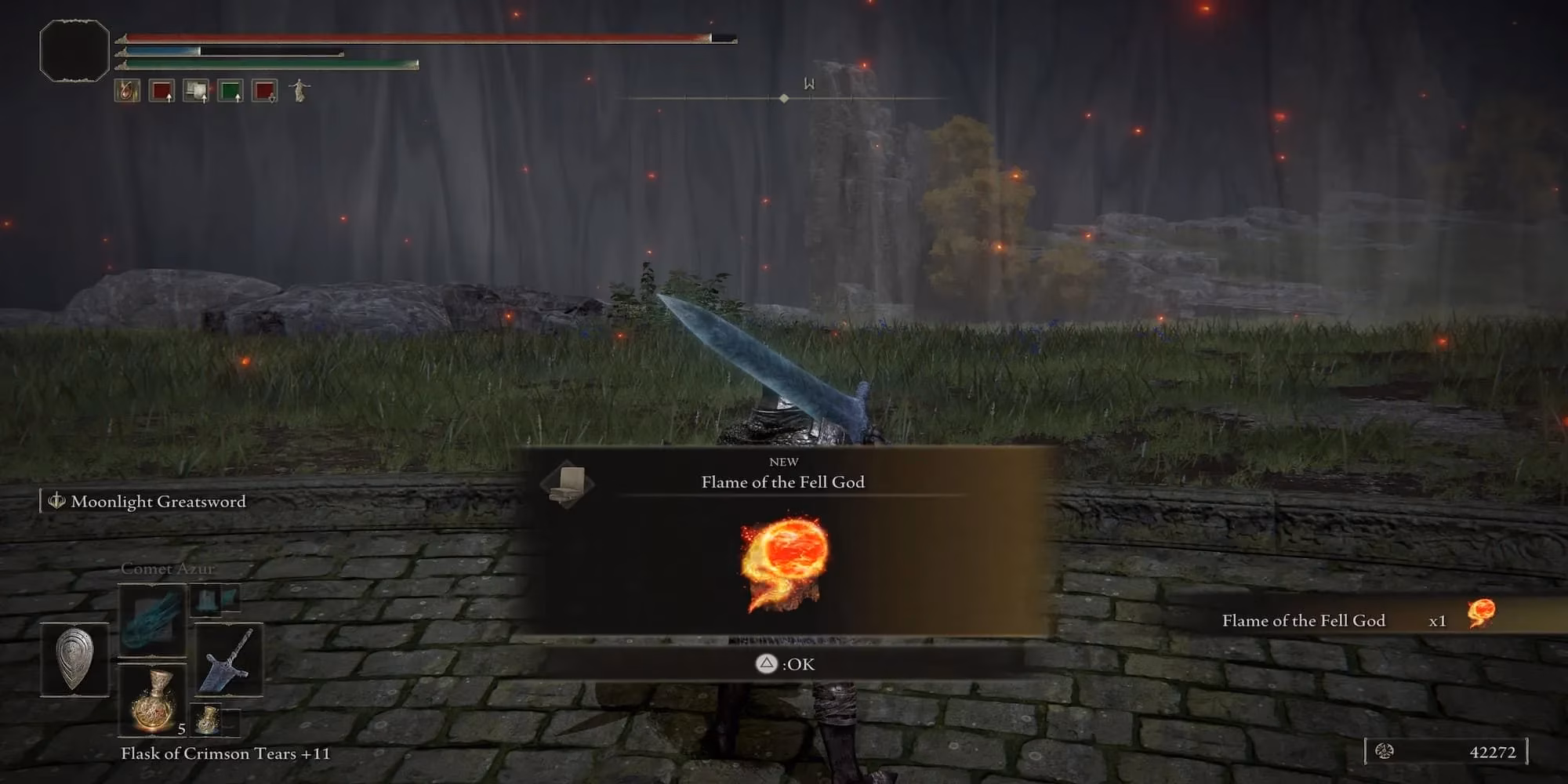Toggle the rightmost red quick slot square
The height and width of the screenshot is (784, 1568).
(x=263, y=90)
